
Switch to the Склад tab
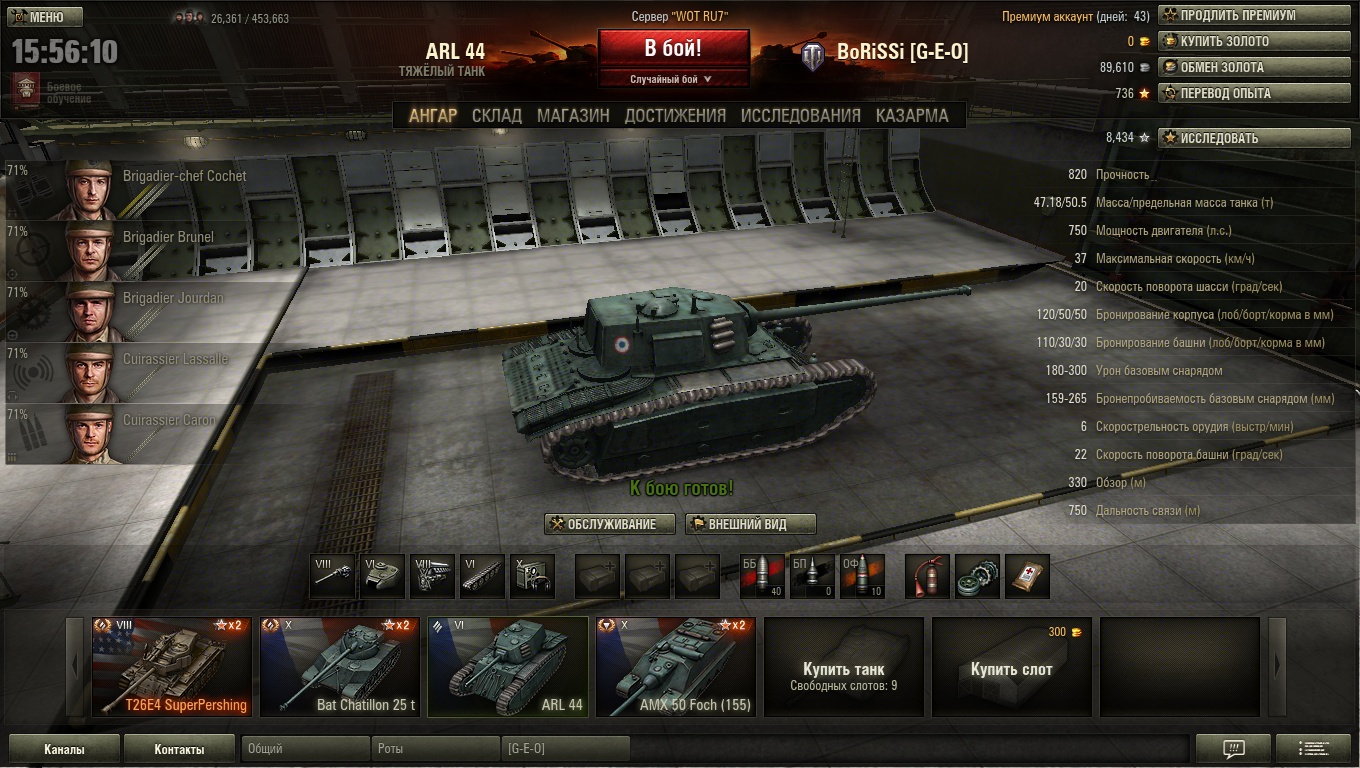coord(496,116)
